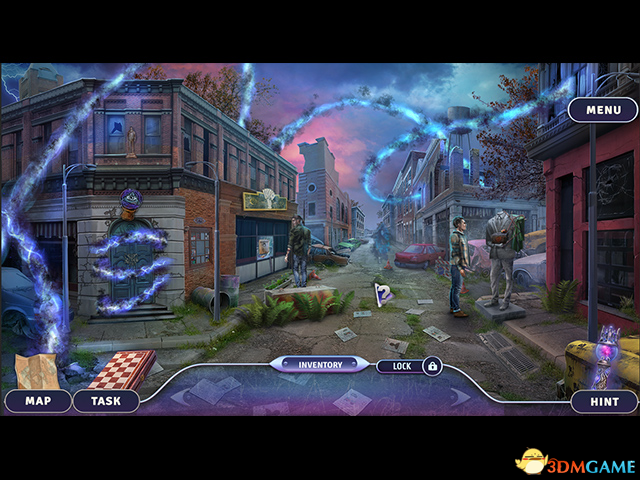Image resolution: width=640 pixels, height=480 pixels.
Task: Open the MENU button
Action: (602, 110)
